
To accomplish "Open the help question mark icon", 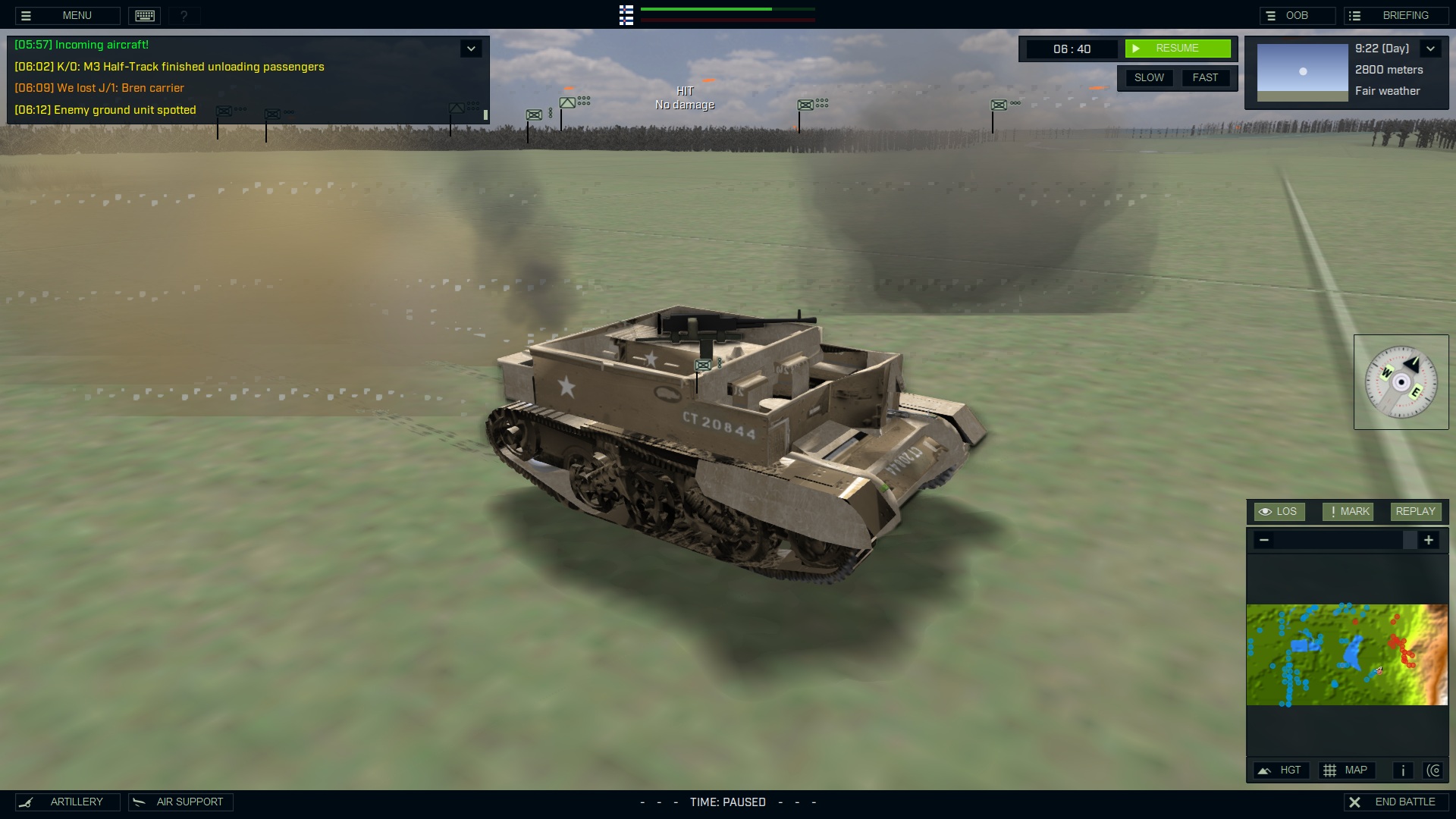I will [184, 15].
